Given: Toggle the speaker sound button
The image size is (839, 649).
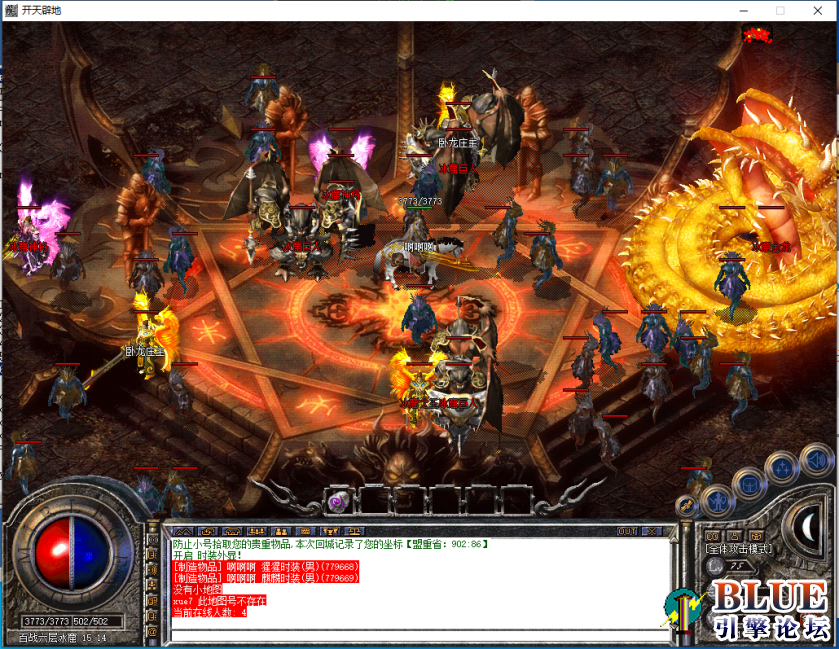Looking at the screenshot, I should [x=818, y=460].
